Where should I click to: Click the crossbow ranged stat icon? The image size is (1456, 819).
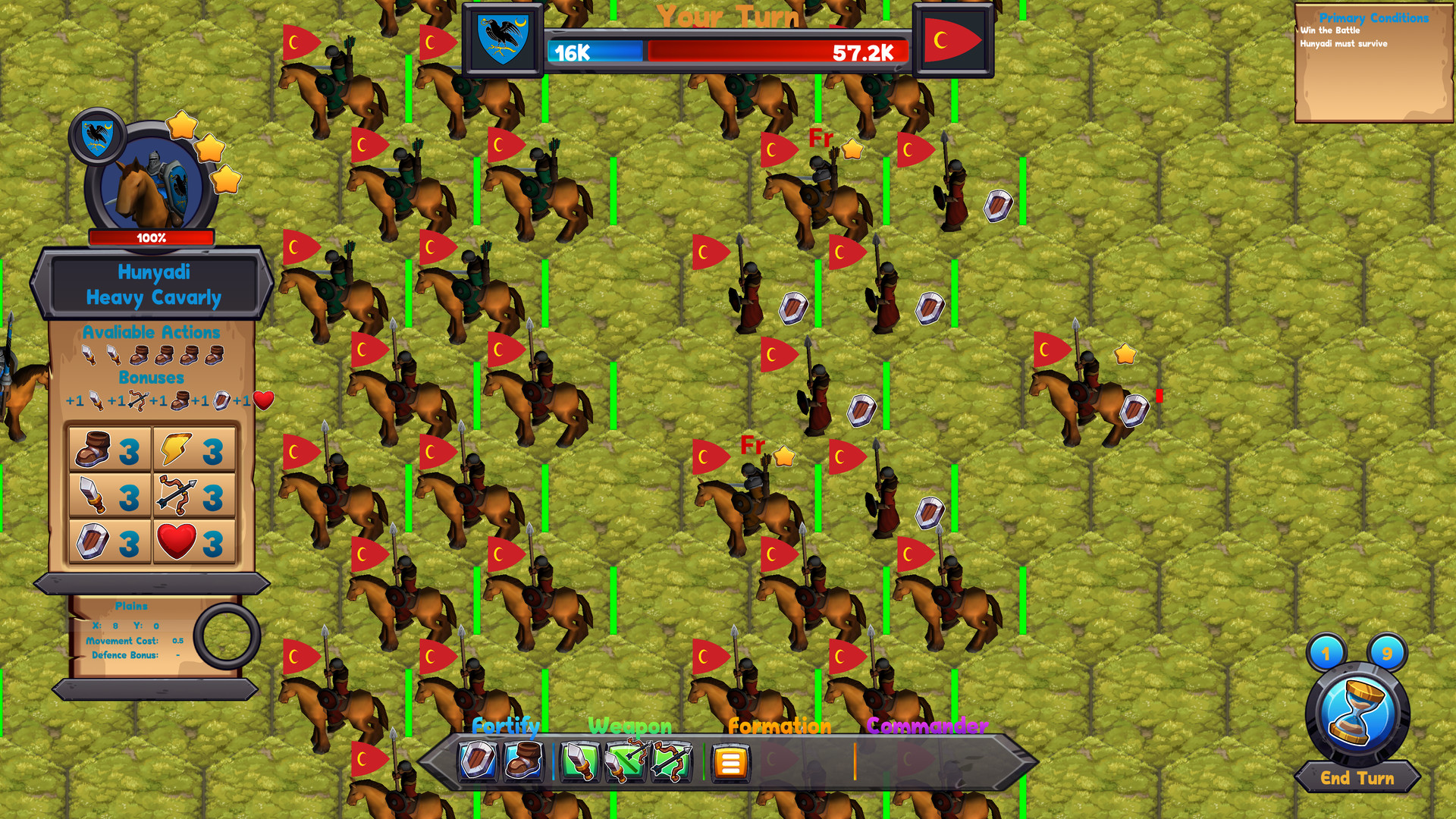pyautogui.click(x=178, y=495)
